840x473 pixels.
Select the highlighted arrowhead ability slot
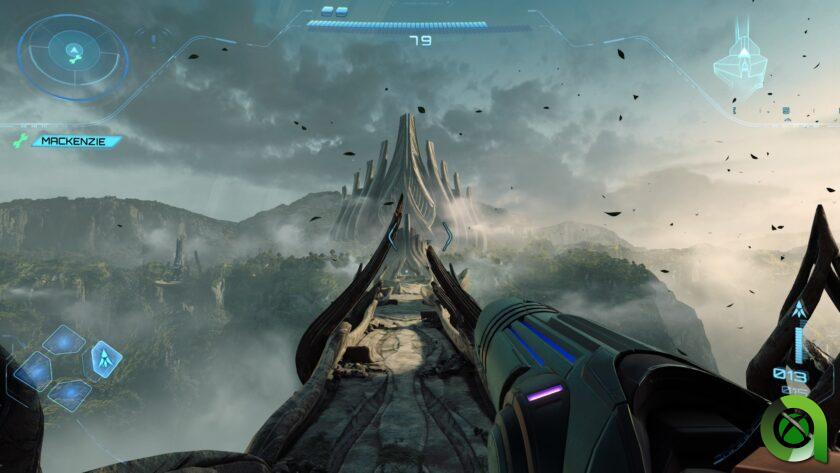[105, 357]
